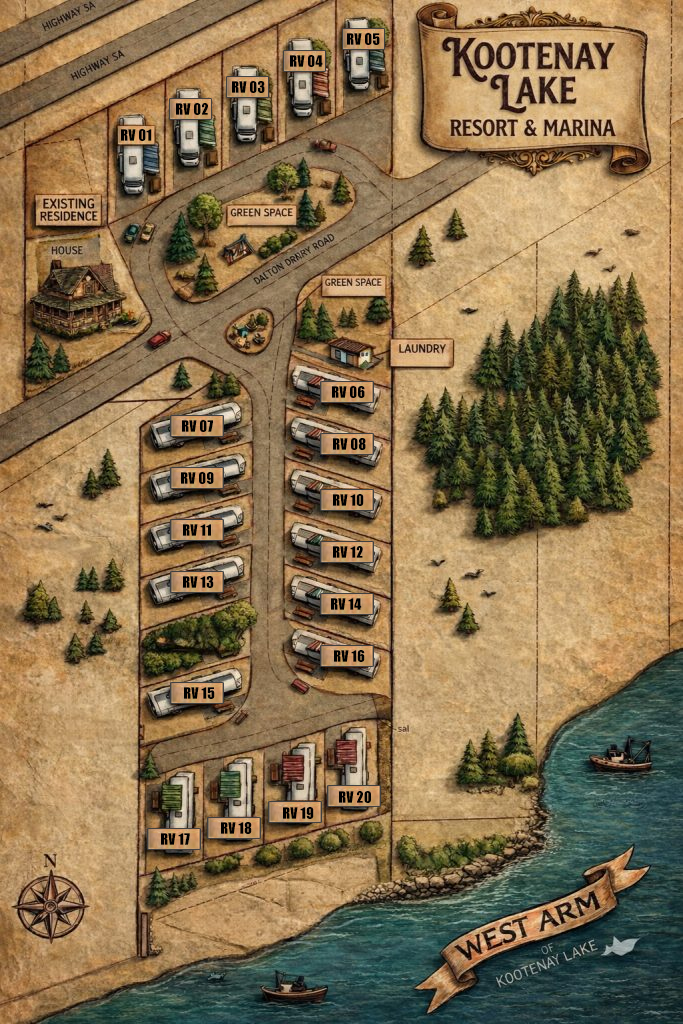Choose the RV 13 site label
683x1024 pixels.
click(197, 582)
